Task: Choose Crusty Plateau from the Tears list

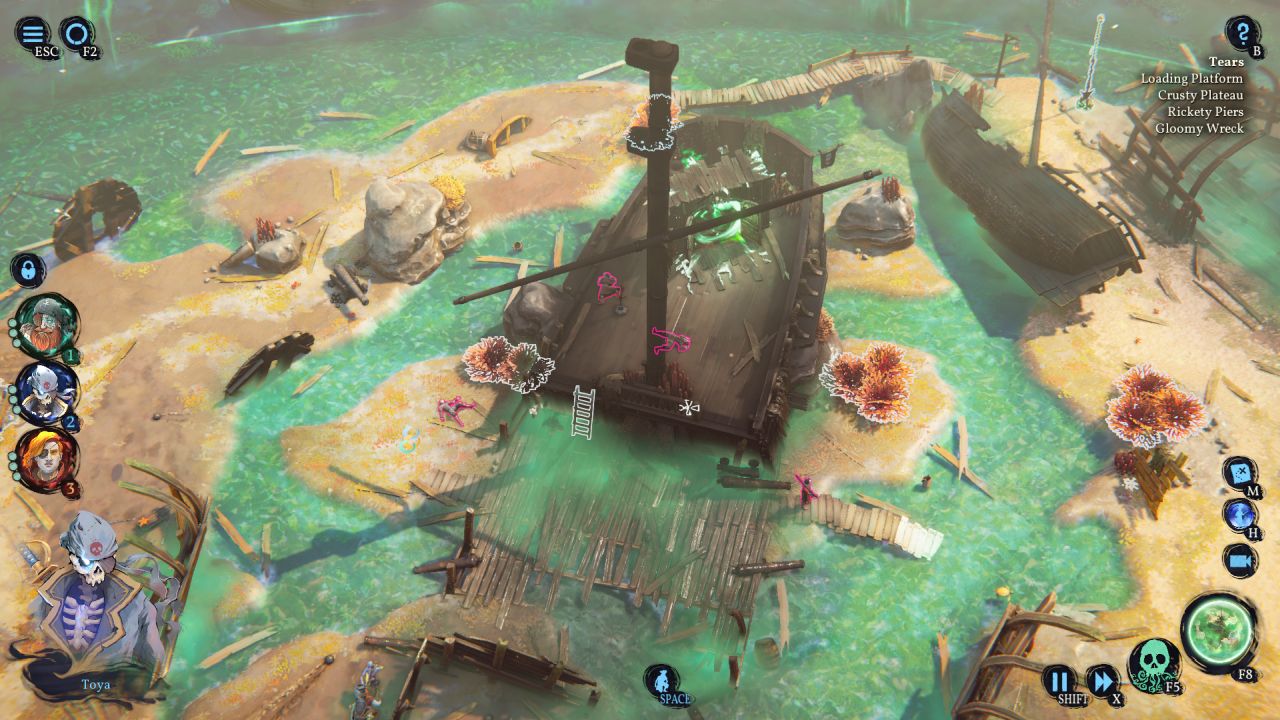Action: coord(1200,95)
